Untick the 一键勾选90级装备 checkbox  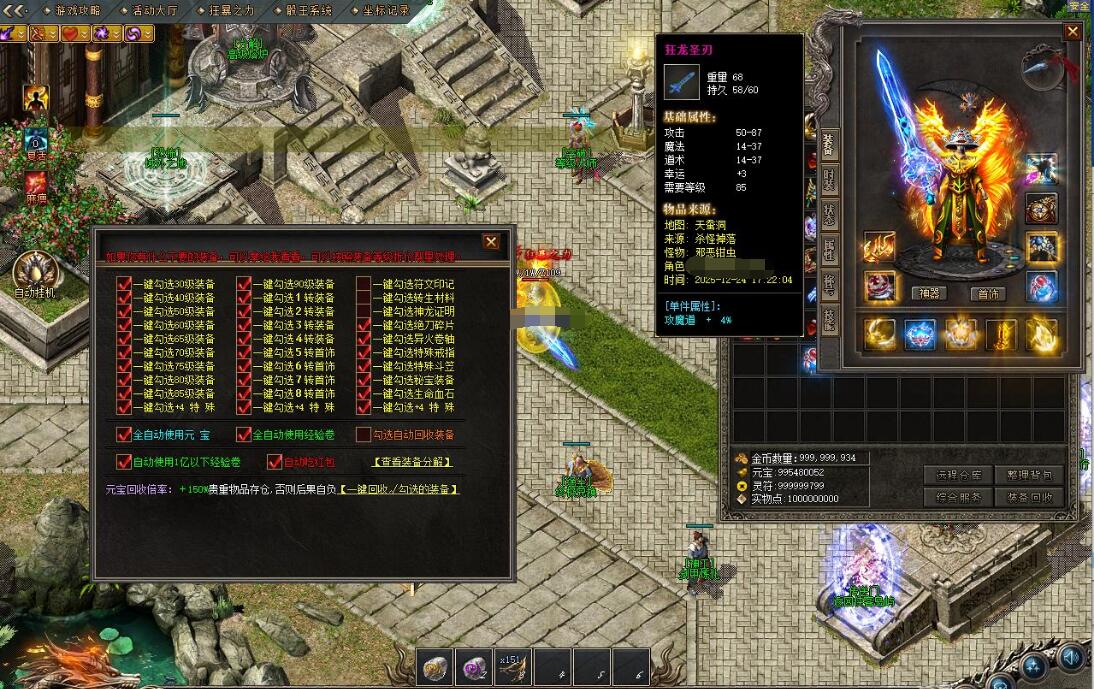click(x=244, y=284)
